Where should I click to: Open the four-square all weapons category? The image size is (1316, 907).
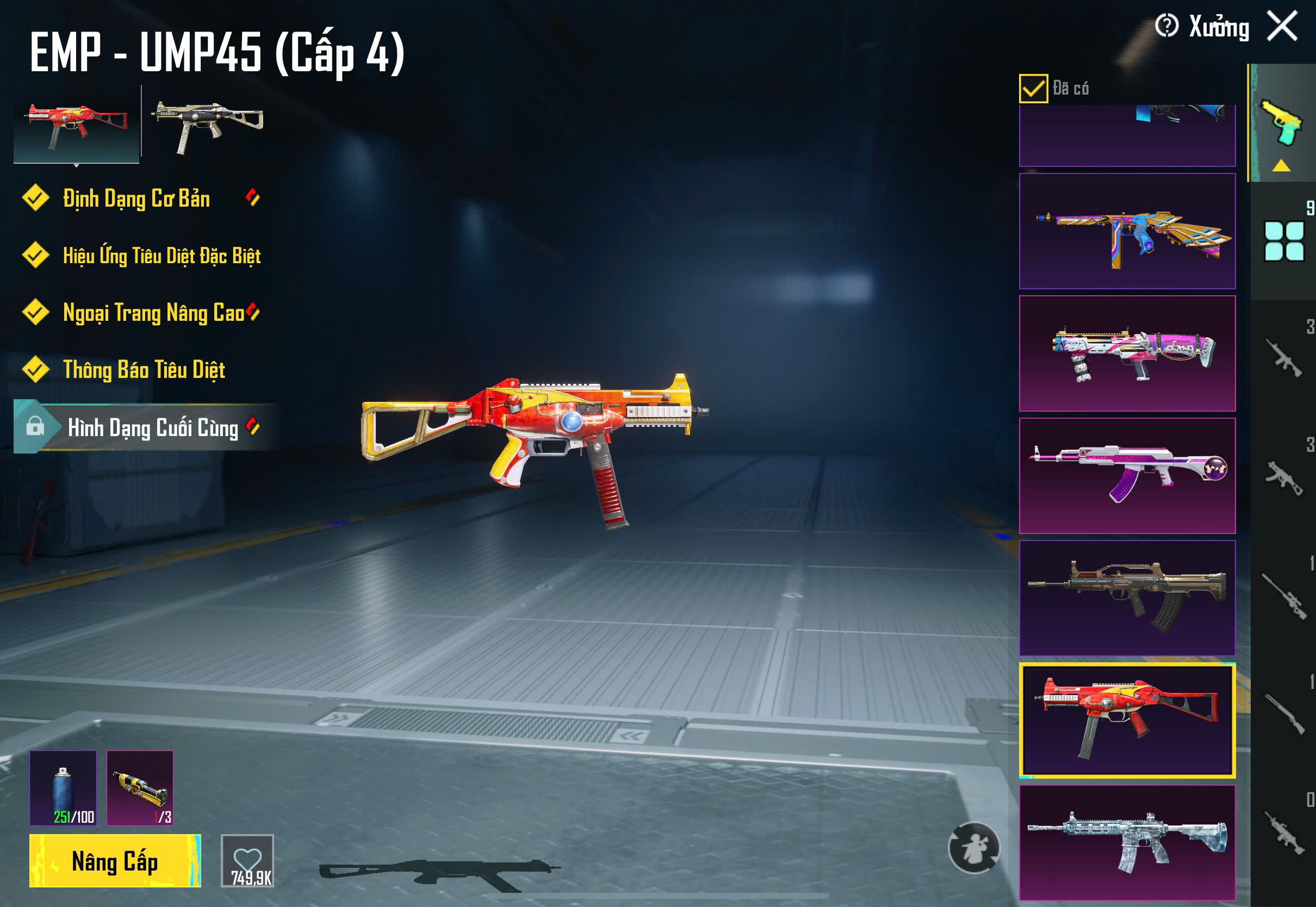[x=1283, y=241]
